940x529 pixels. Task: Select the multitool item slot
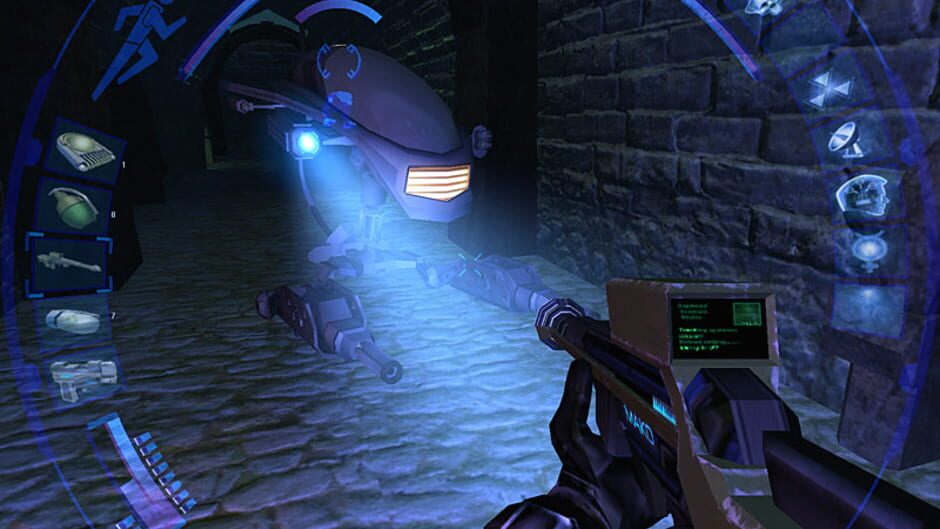[x=80, y=150]
